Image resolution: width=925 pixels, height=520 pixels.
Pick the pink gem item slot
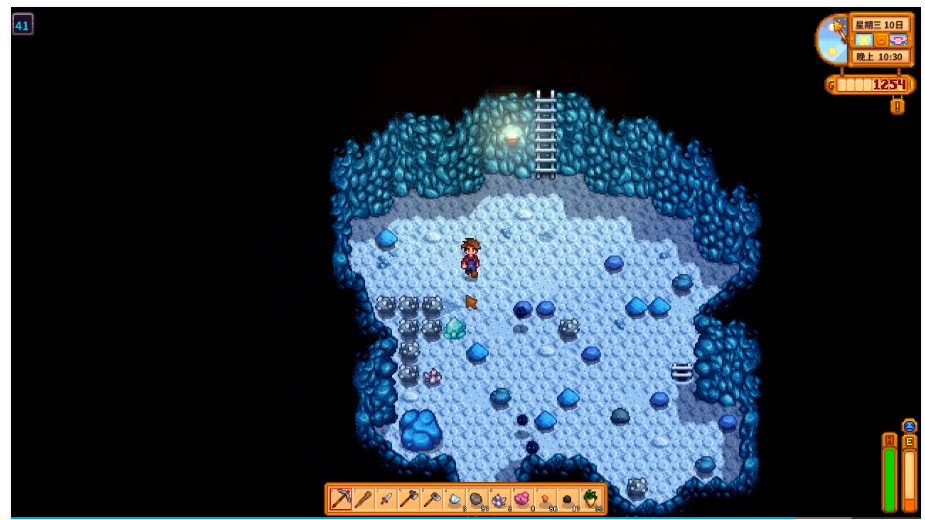522,498
